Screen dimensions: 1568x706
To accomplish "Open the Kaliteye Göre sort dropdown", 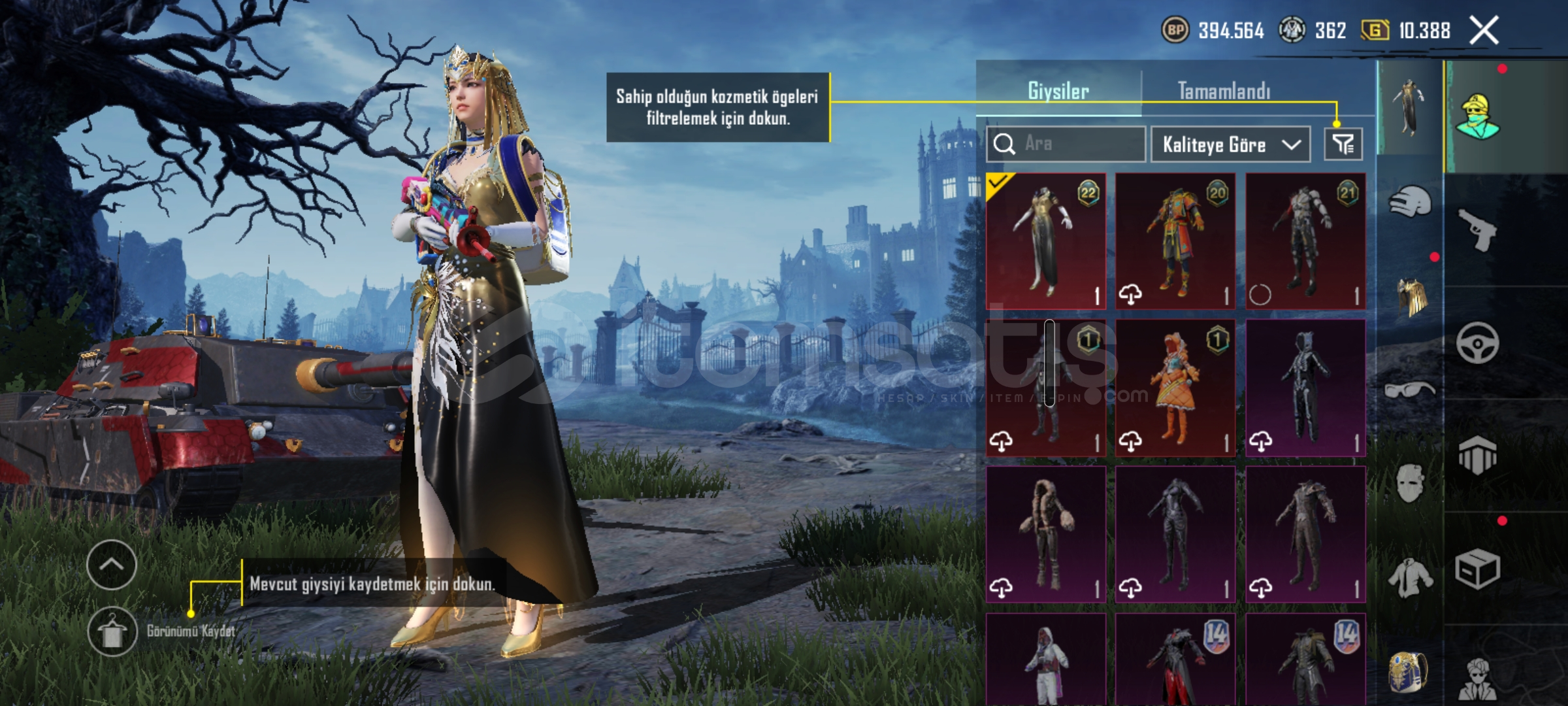I will 1230,144.
